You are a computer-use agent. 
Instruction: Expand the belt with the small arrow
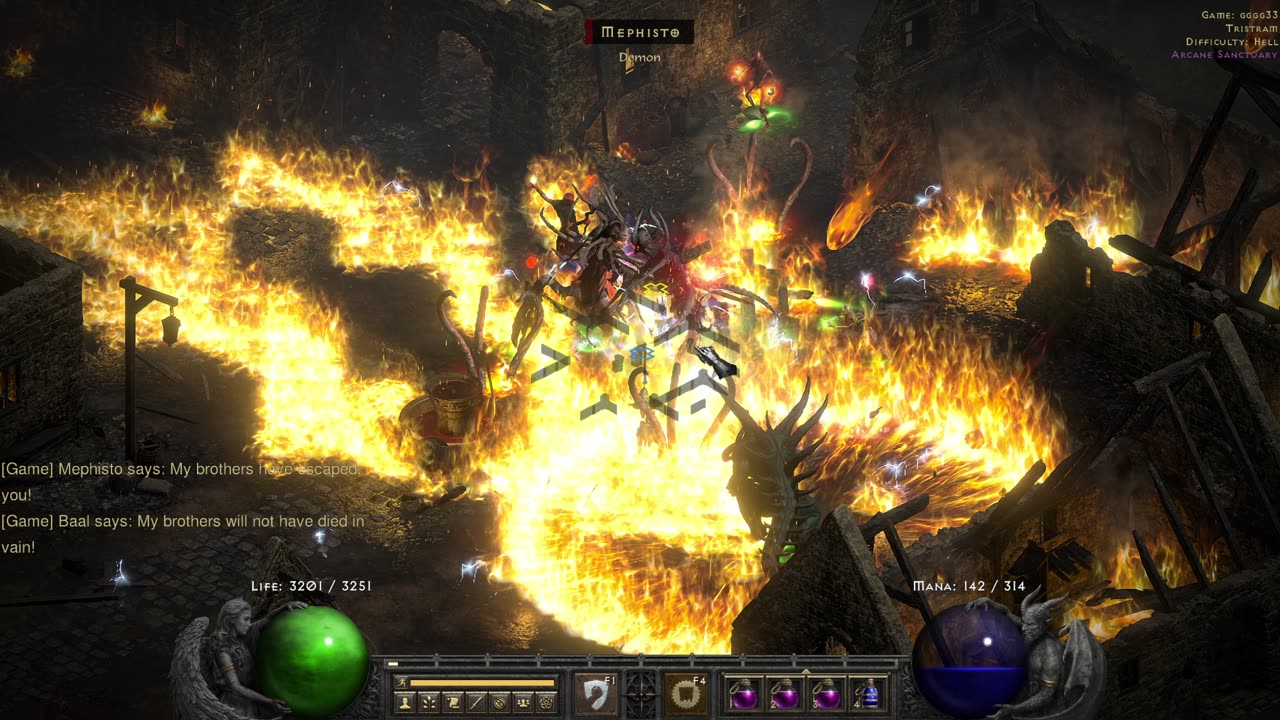pyautogui.click(x=806, y=670)
